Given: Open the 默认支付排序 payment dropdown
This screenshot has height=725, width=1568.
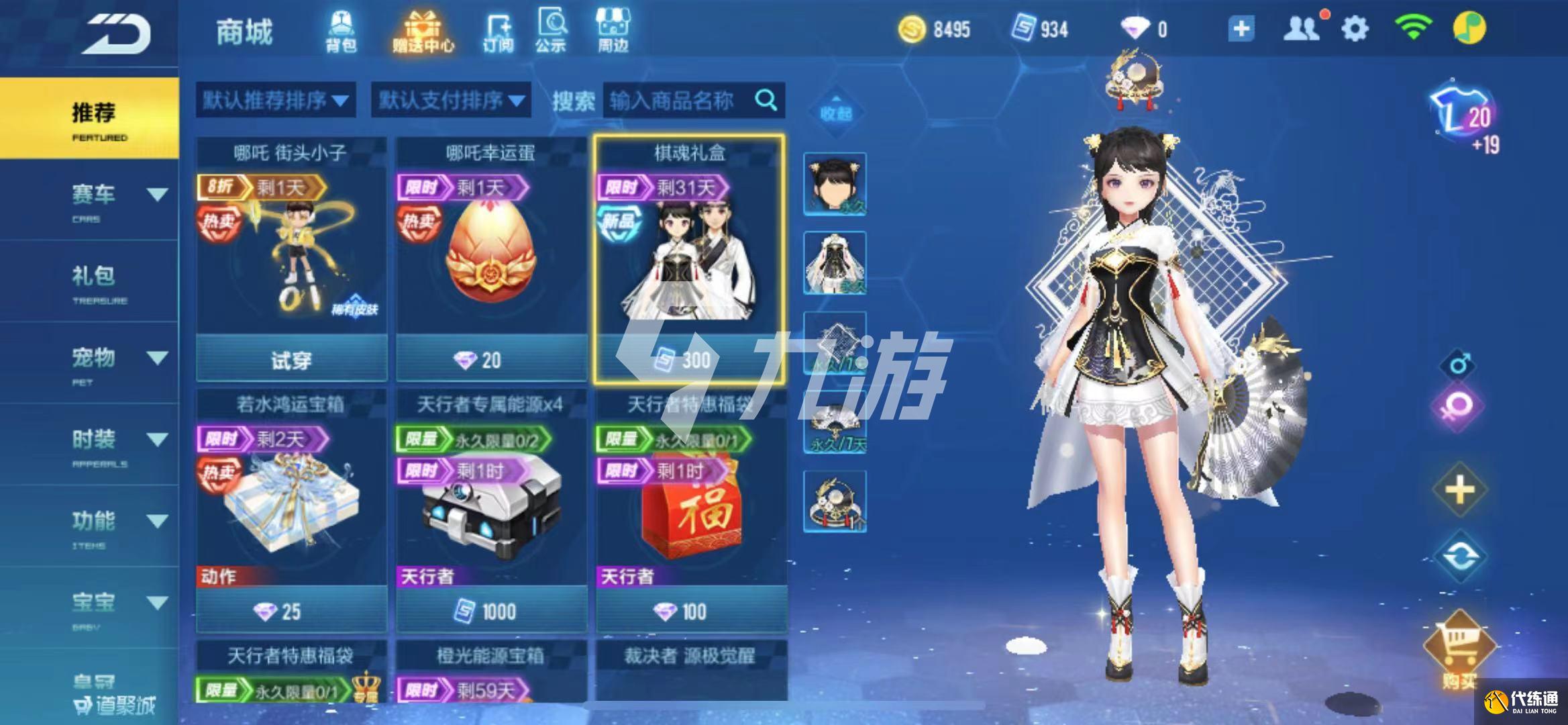Looking at the screenshot, I should point(451,101).
